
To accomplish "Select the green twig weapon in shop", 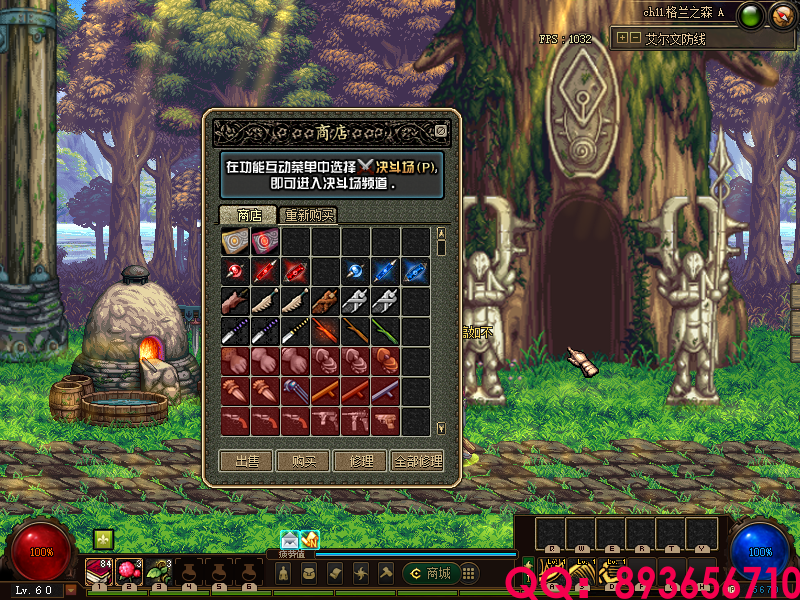I will point(386,331).
